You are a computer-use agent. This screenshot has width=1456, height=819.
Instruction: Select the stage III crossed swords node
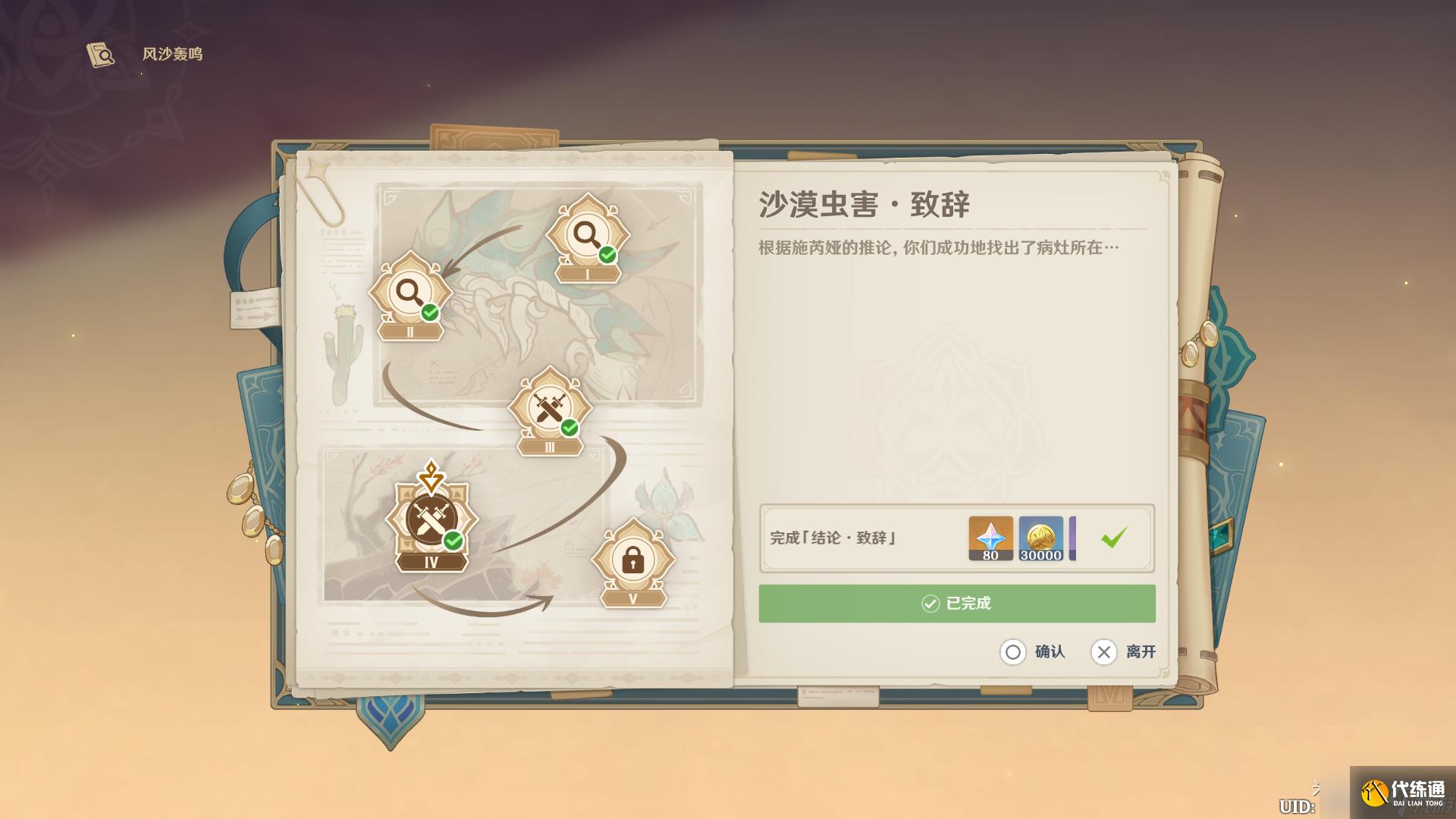pyautogui.click(x=548, y=407)
